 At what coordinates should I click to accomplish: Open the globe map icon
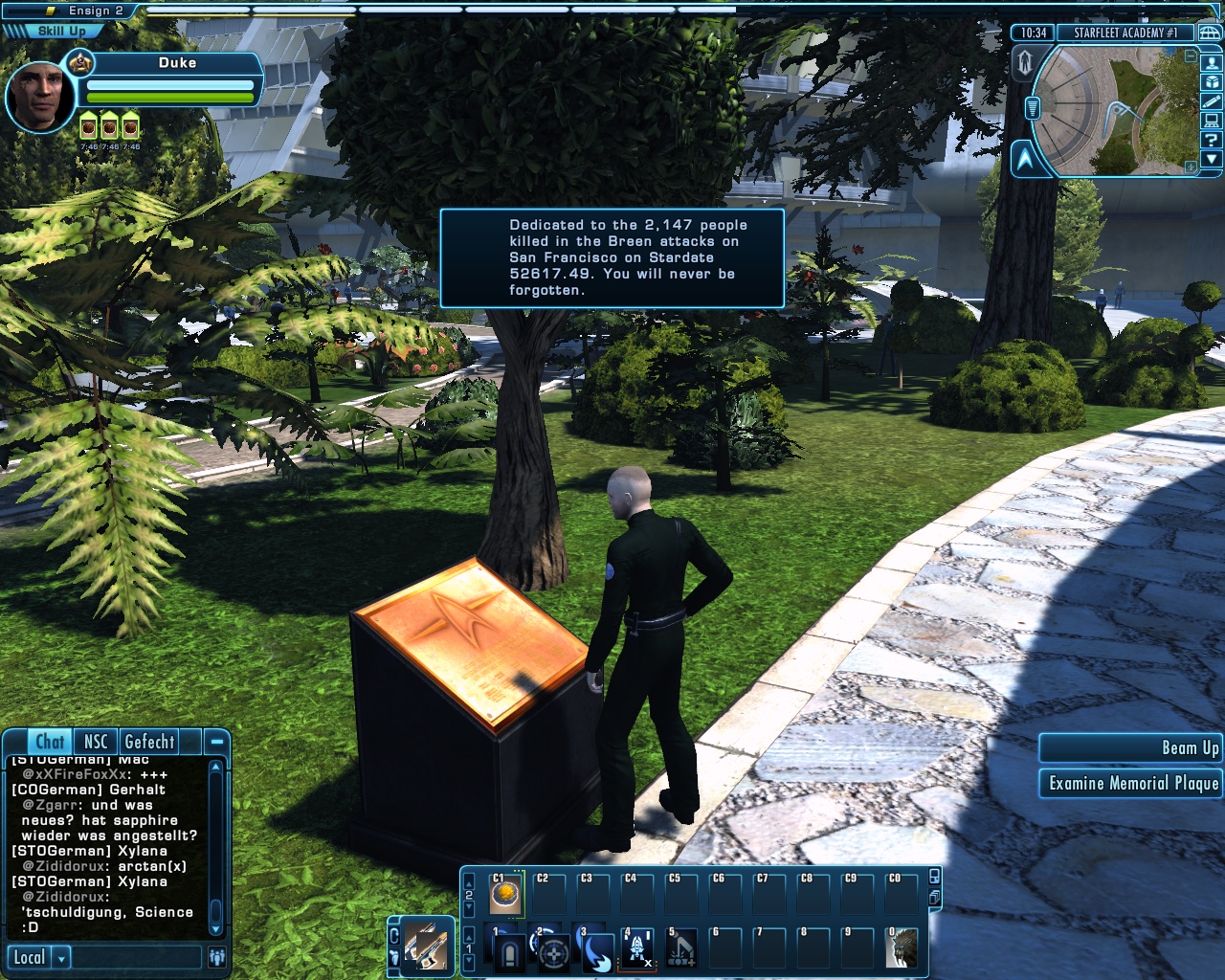1211,33
